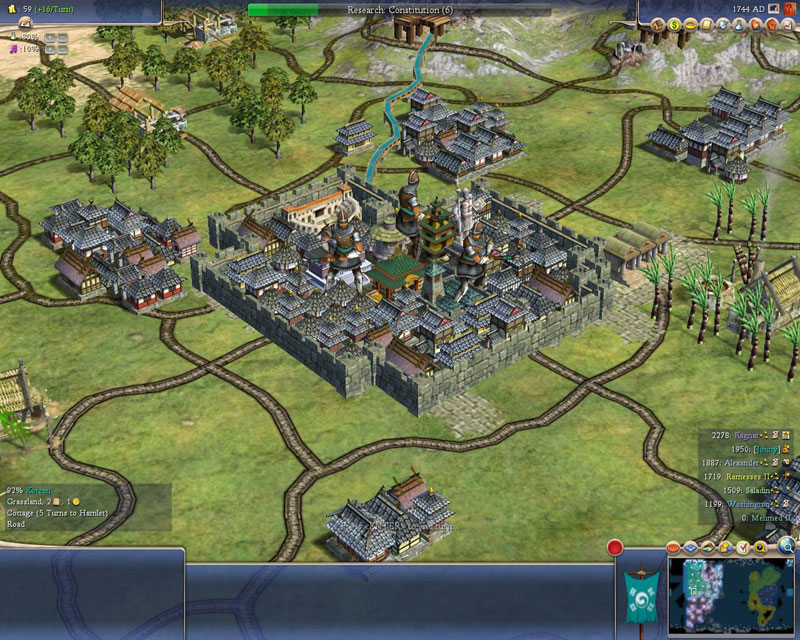Contact Ragnar in the scoreboard

click(x=746, y=436)
